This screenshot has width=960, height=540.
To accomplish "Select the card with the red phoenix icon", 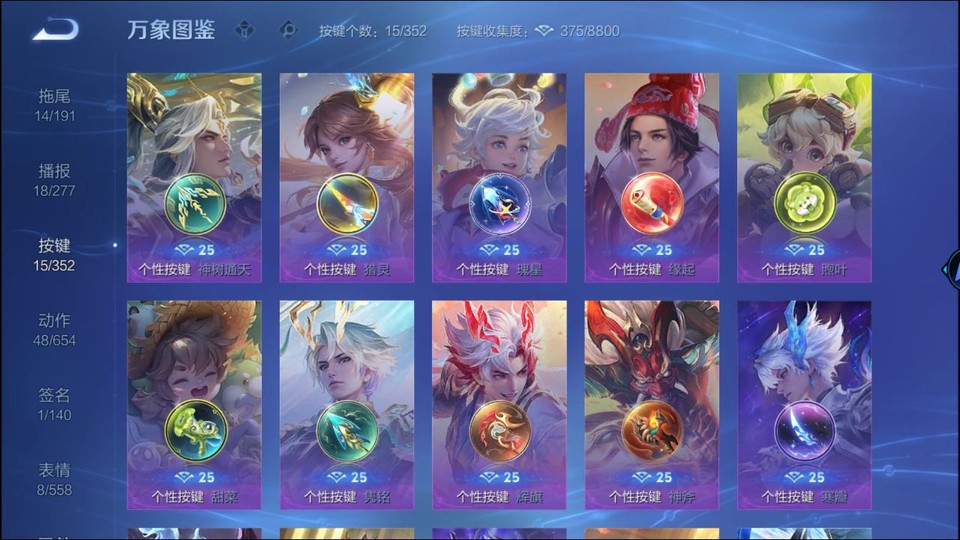I will 499,405.
